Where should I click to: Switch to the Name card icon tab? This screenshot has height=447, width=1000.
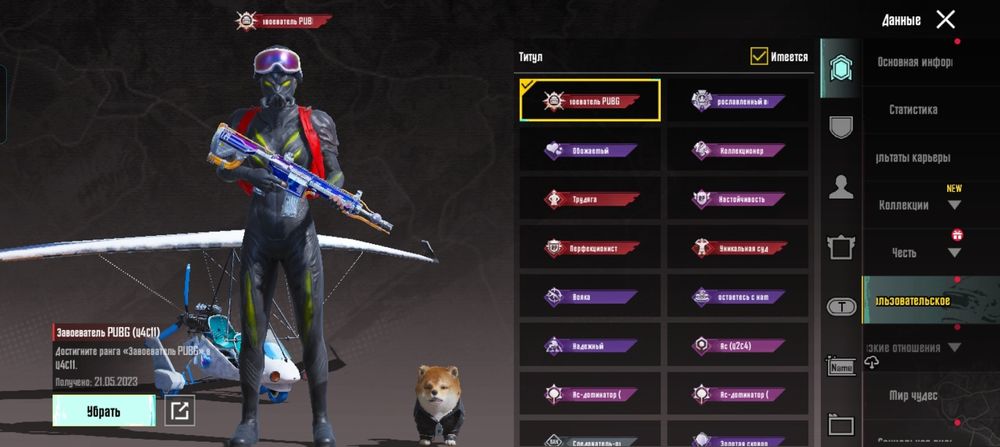click(841, 366)
